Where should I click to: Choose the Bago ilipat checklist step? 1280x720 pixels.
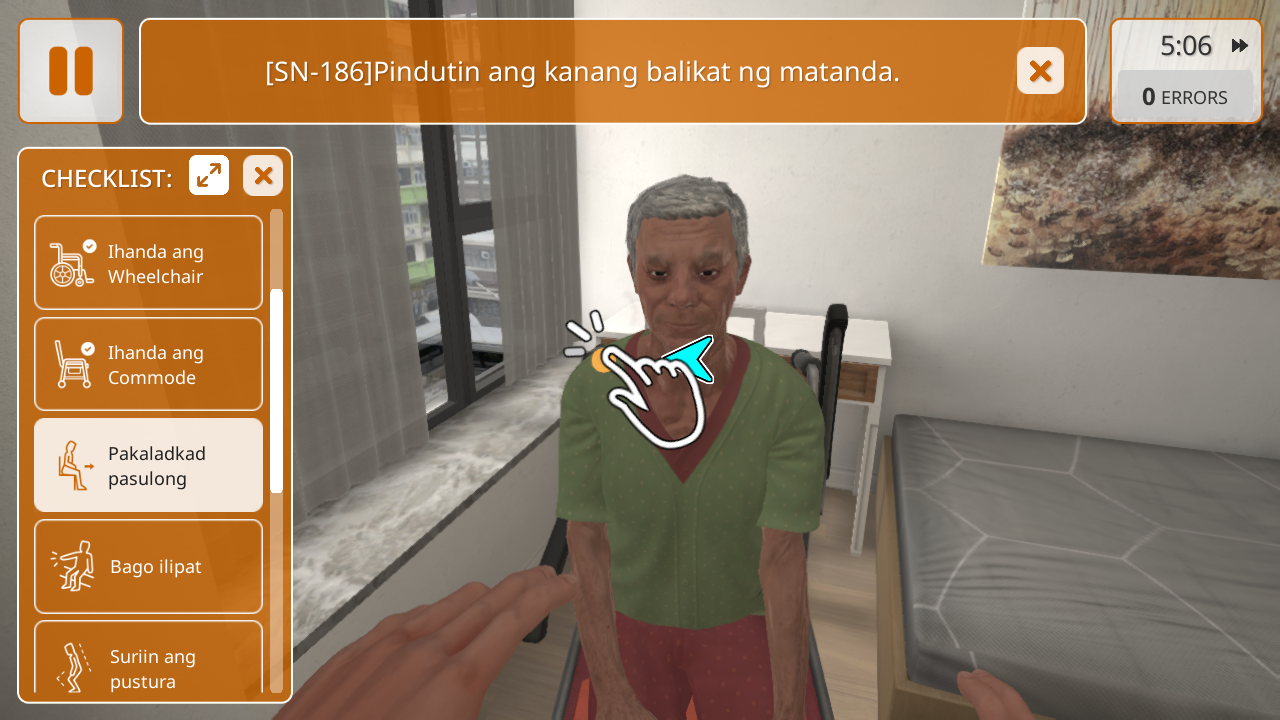pos(149,566)
